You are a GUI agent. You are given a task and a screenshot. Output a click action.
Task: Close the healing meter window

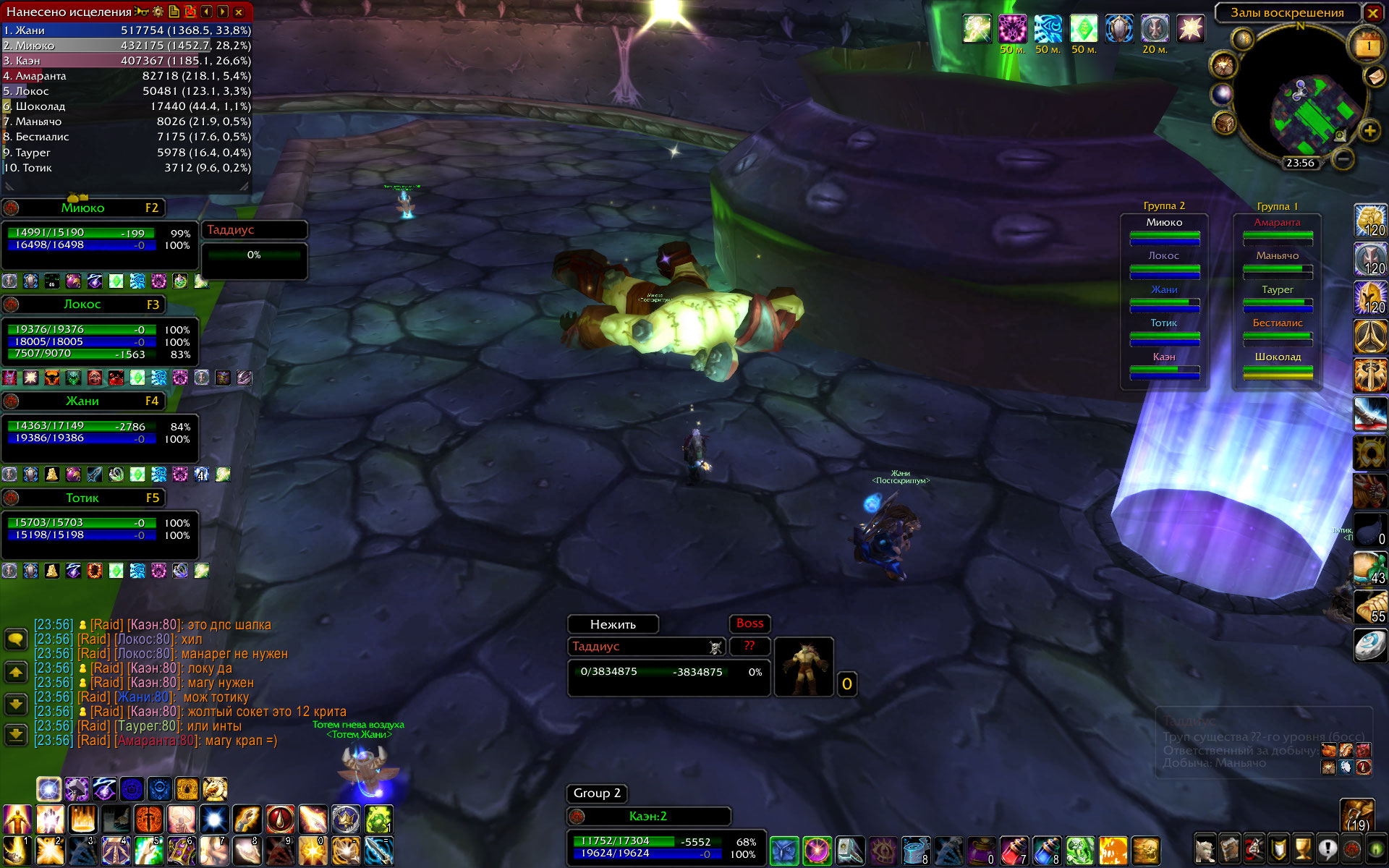click(x=239, y=12)
